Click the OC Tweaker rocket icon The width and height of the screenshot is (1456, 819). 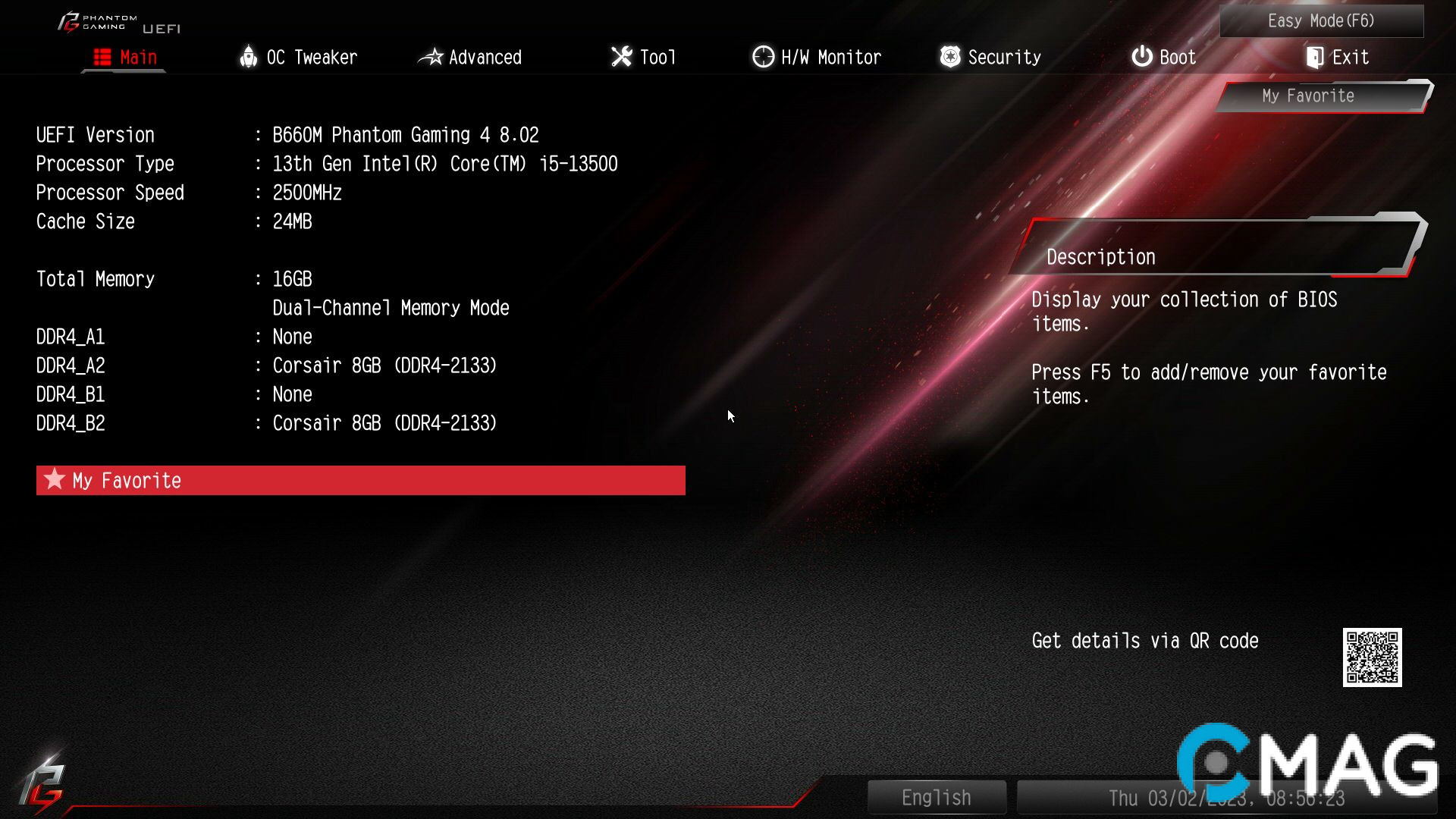249,56
